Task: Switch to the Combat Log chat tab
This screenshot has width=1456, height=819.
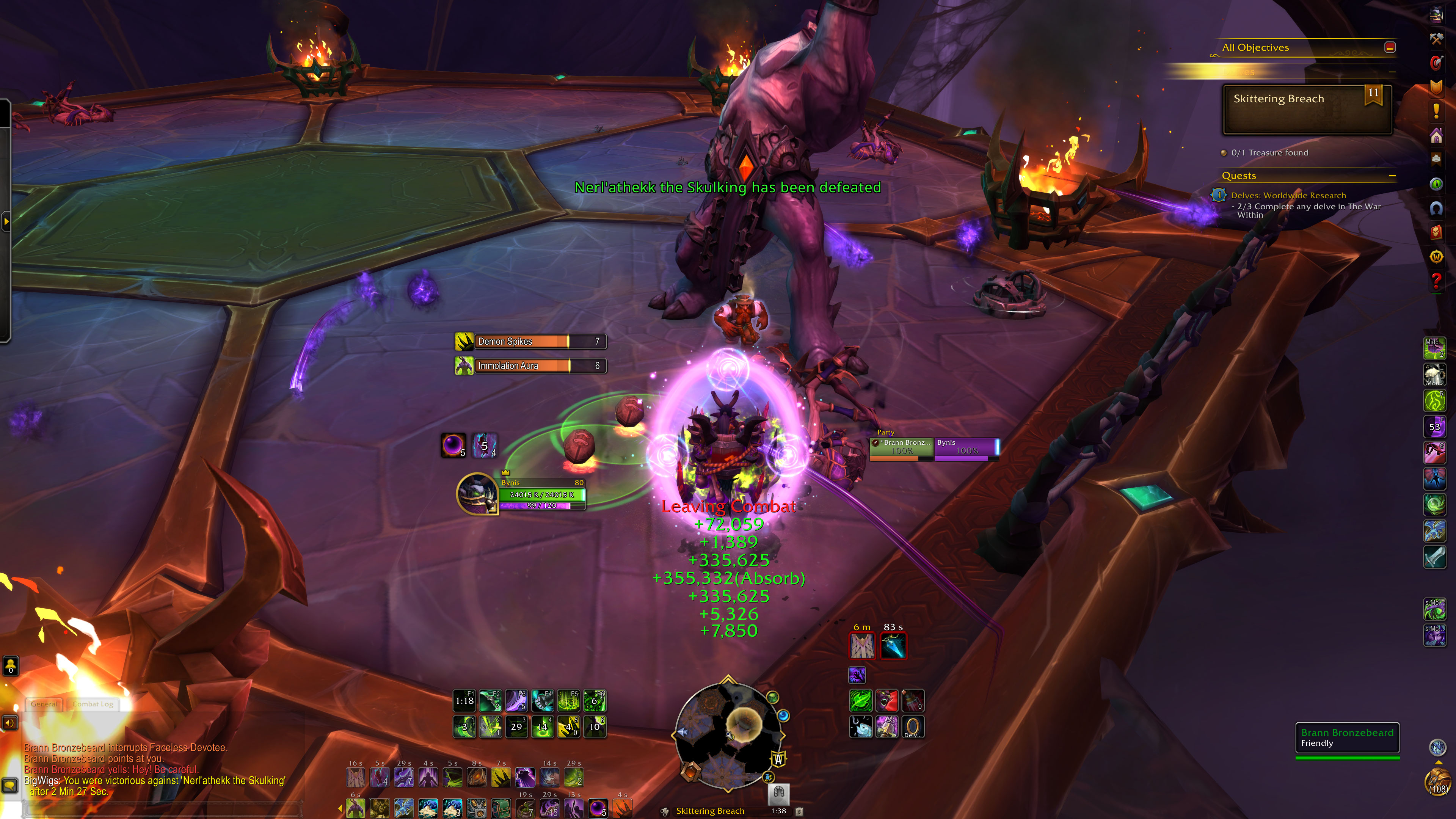Action: pyautogui.click(x=93, y=704)
